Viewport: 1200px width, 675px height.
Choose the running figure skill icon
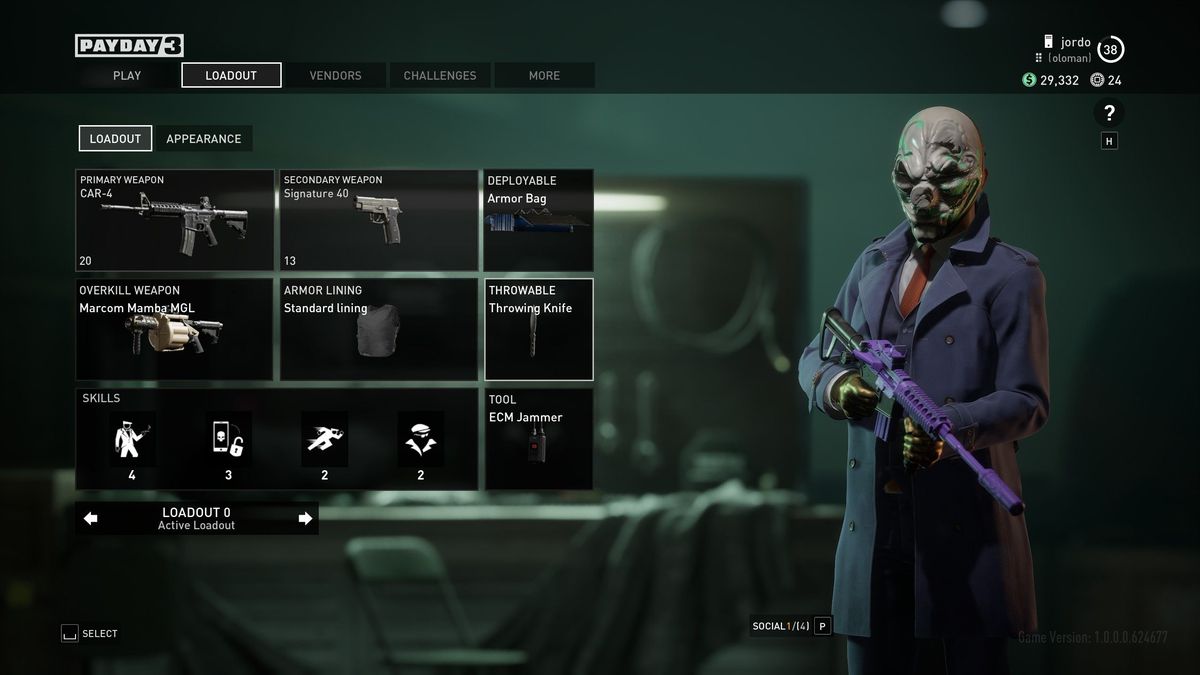pyautogui.click(x=324, y=439)
